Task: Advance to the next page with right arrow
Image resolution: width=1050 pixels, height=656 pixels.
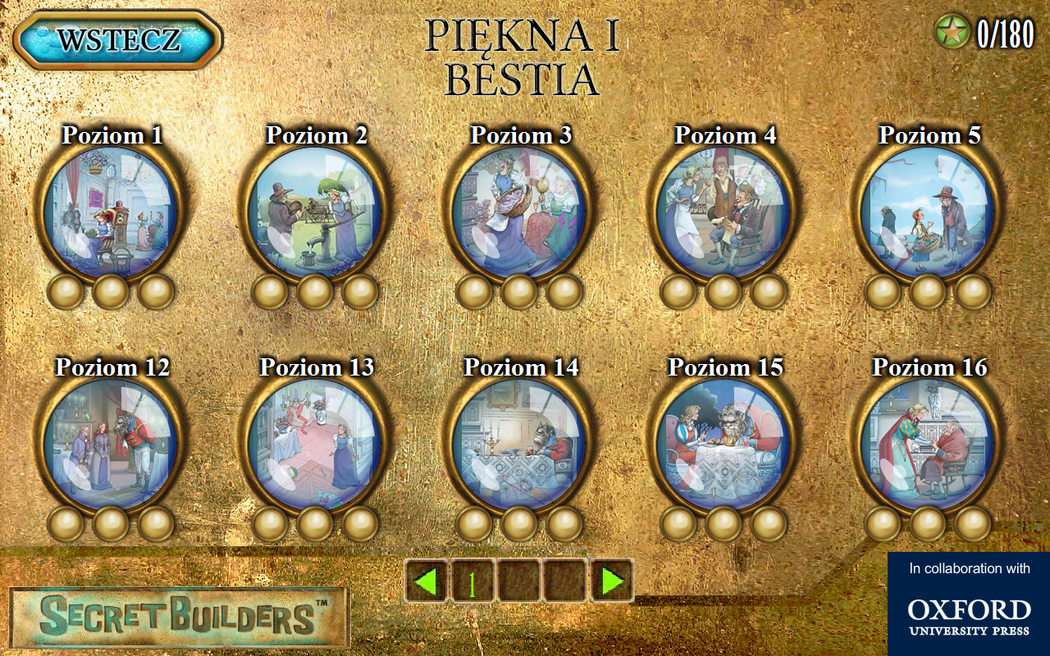Action: click(612, 581)
